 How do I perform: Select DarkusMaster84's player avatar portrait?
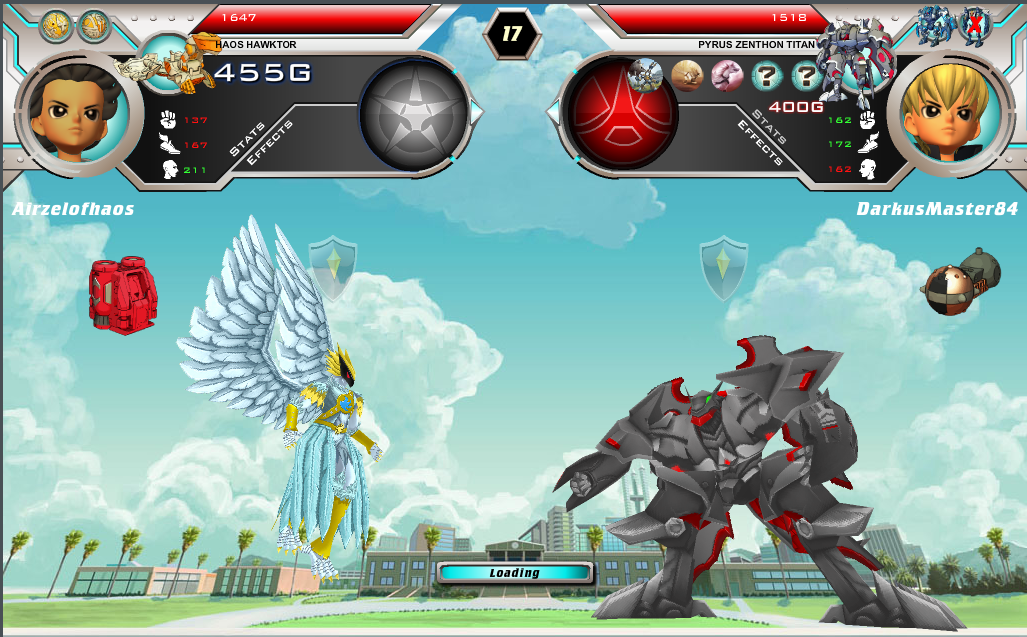coord(944,113)
